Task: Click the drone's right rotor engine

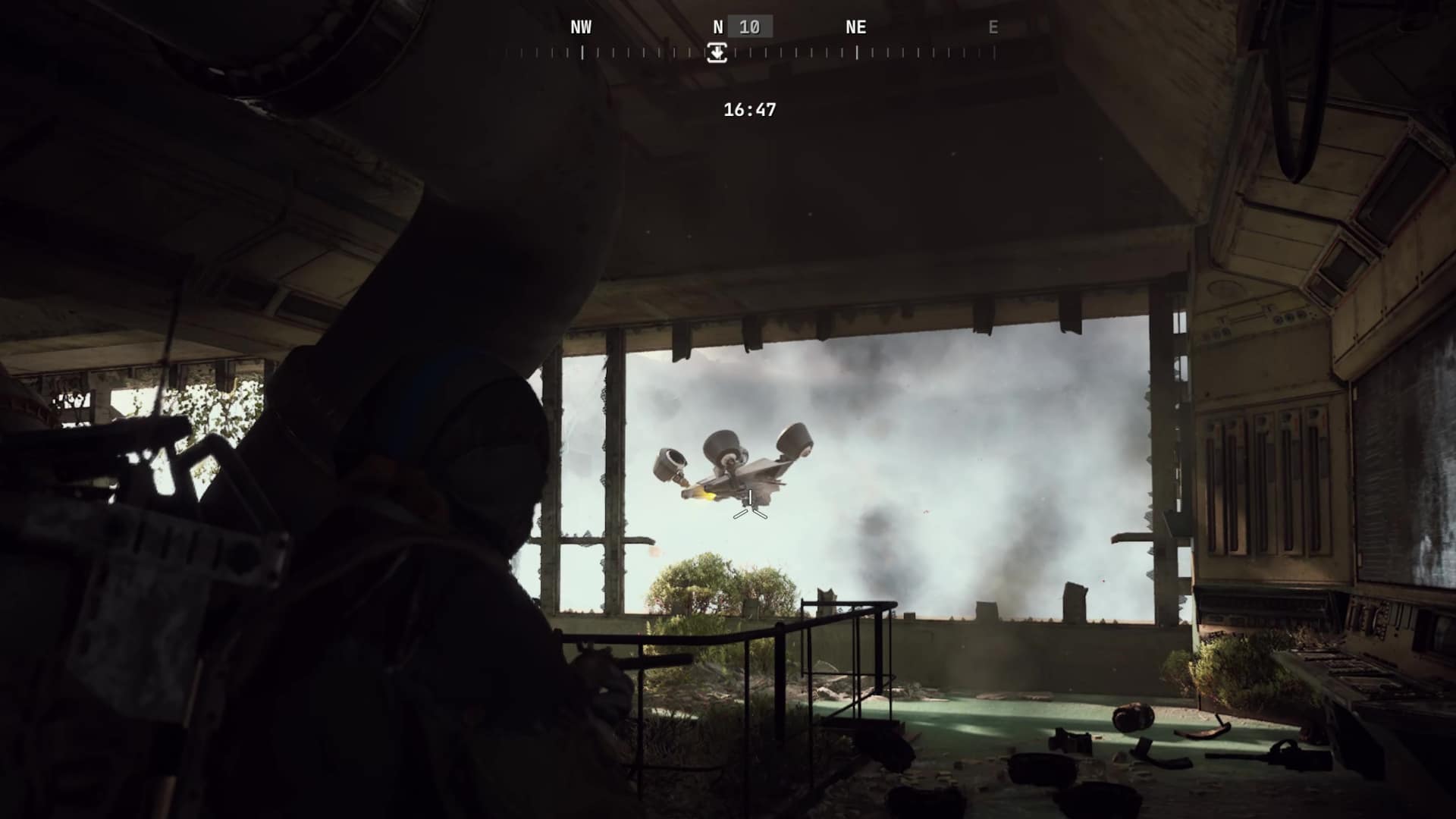Action: [795, 440]
